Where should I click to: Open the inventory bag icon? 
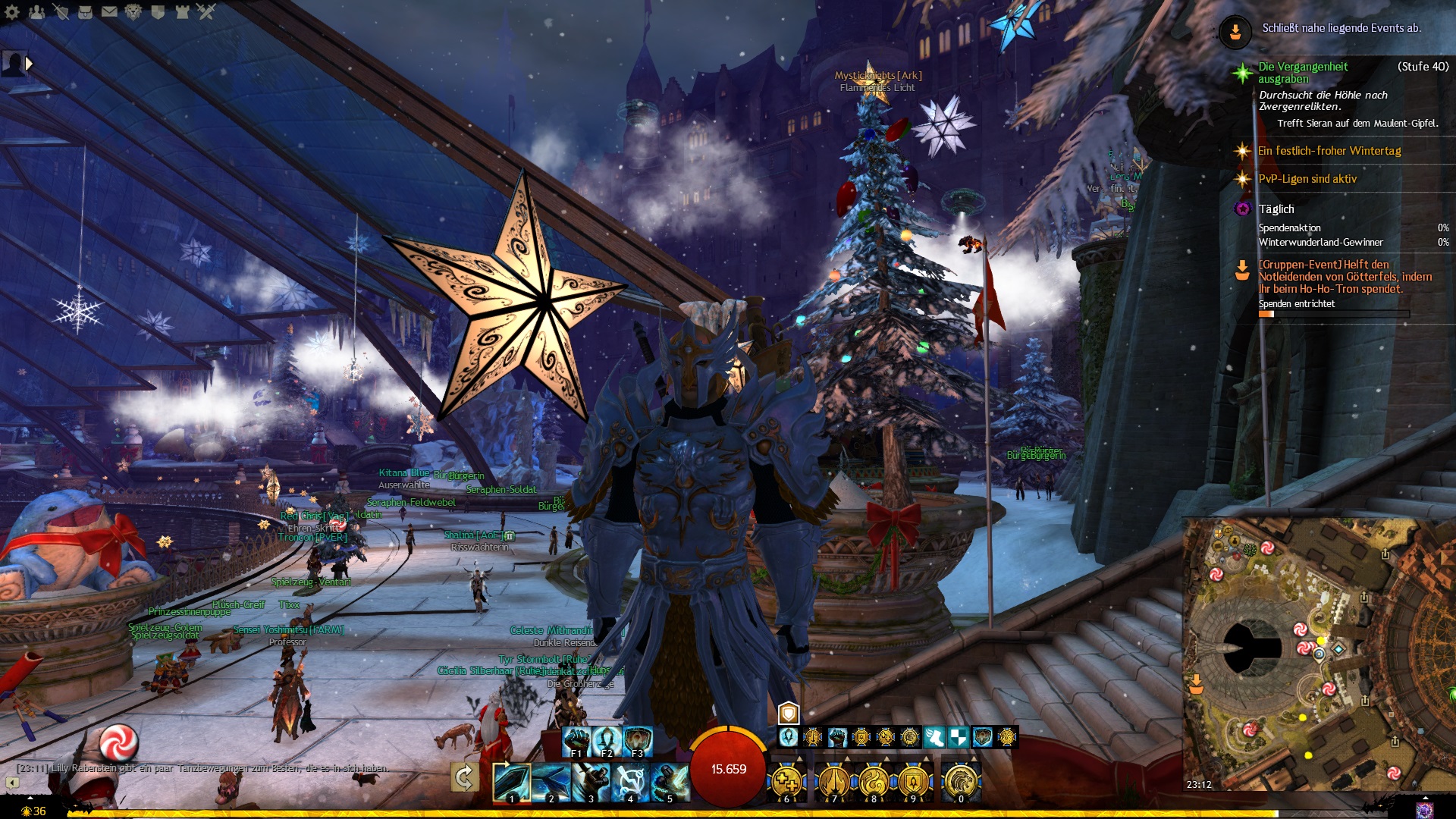coord(85,11)
